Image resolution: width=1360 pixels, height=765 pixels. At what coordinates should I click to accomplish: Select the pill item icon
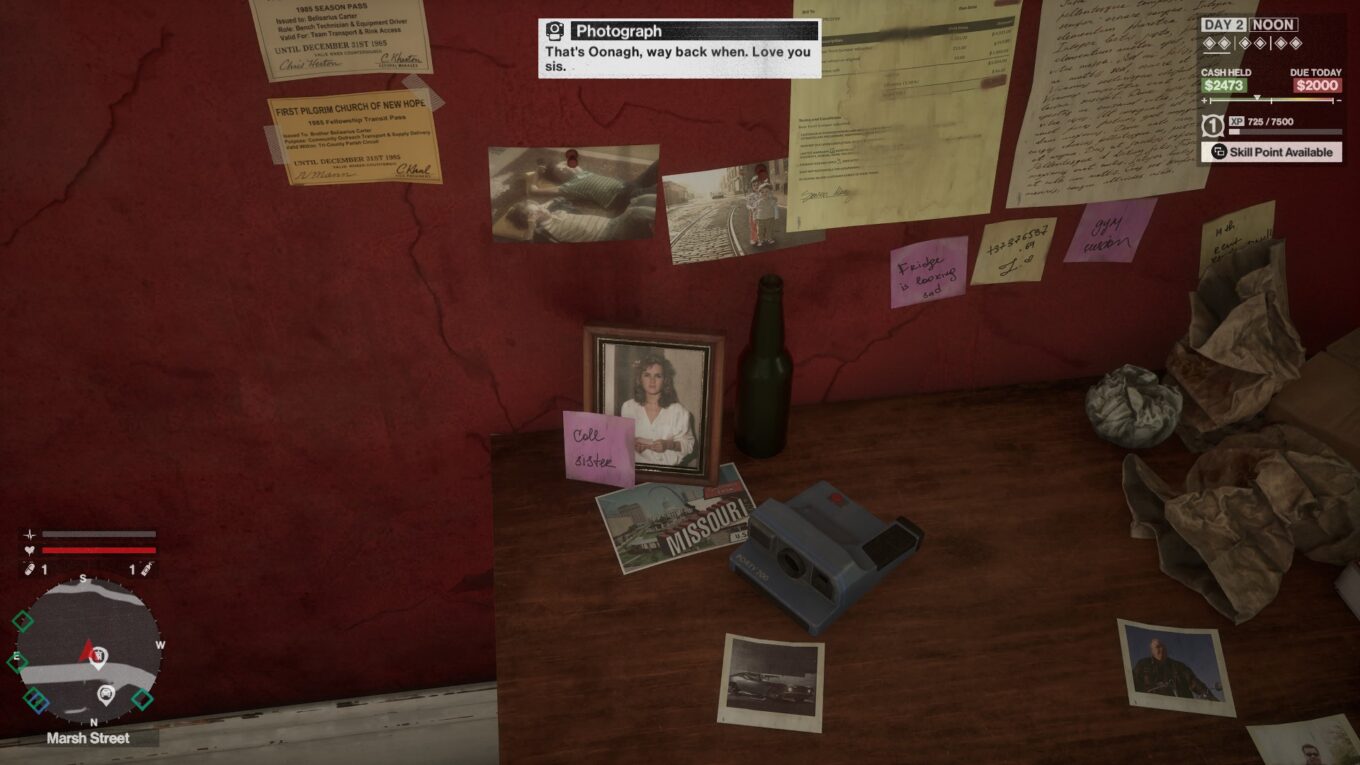click(29, 569)
